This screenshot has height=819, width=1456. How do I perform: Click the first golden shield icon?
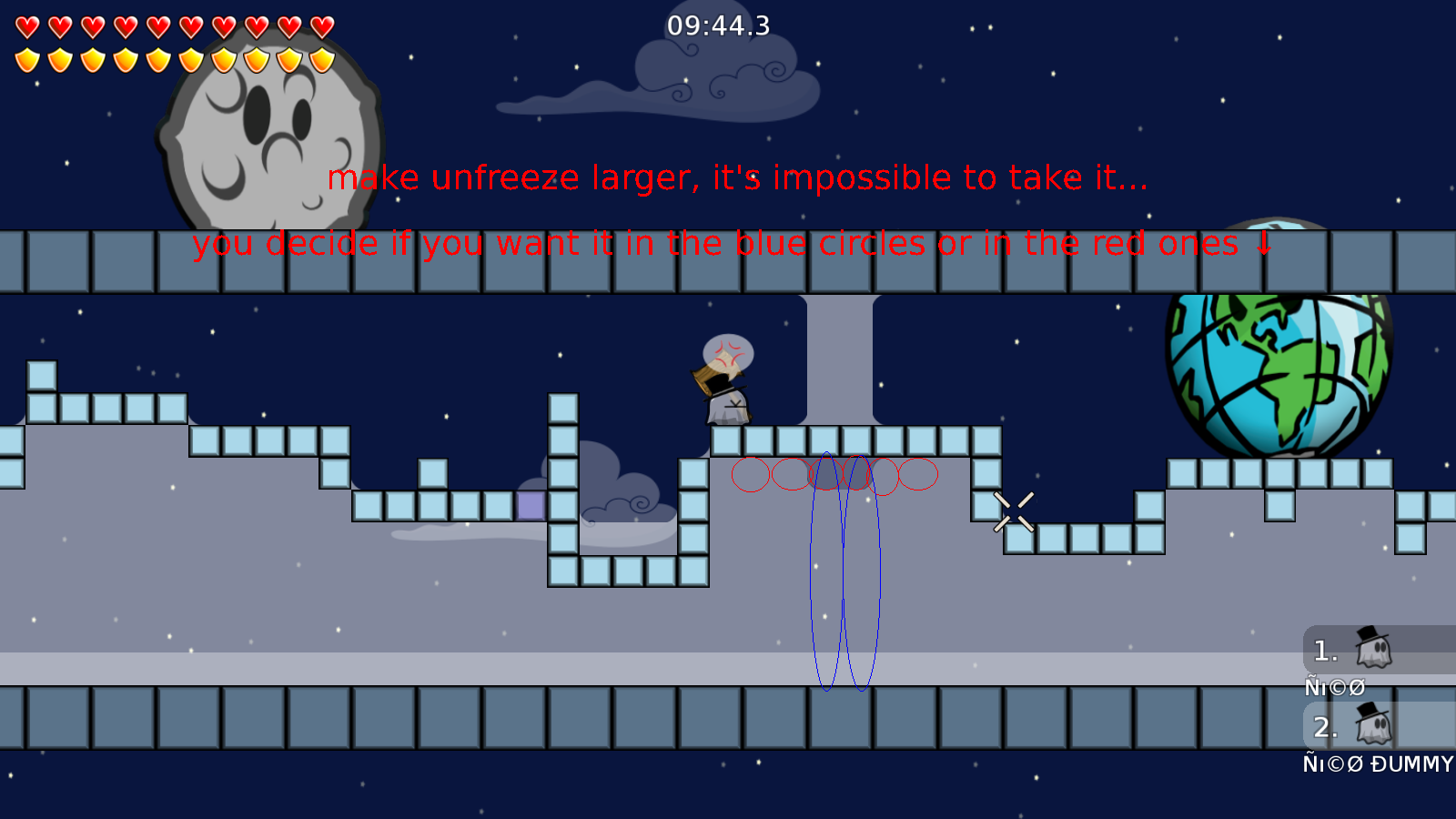[27, 59]
